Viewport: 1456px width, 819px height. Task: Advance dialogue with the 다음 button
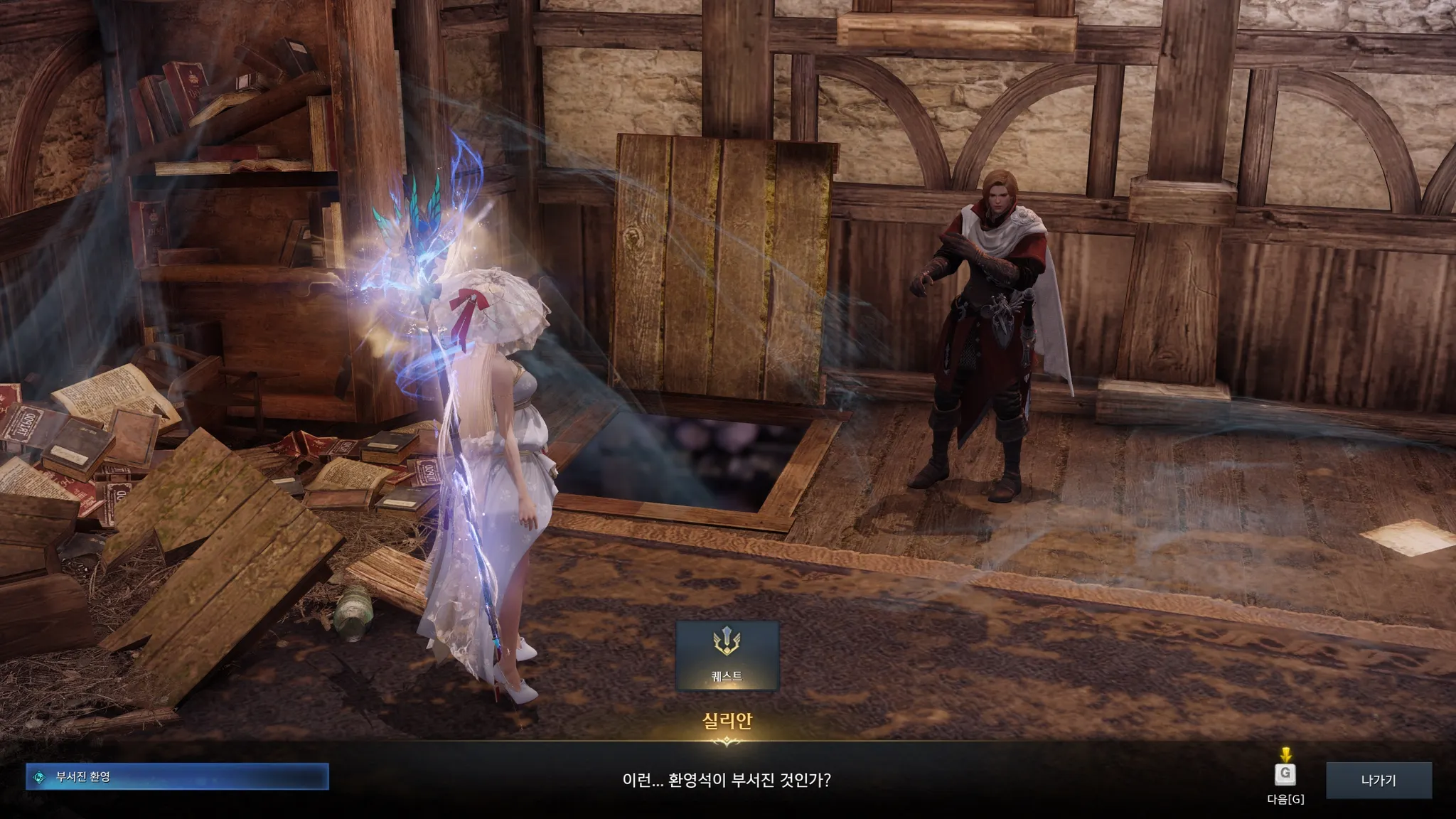click(1285, 775)
